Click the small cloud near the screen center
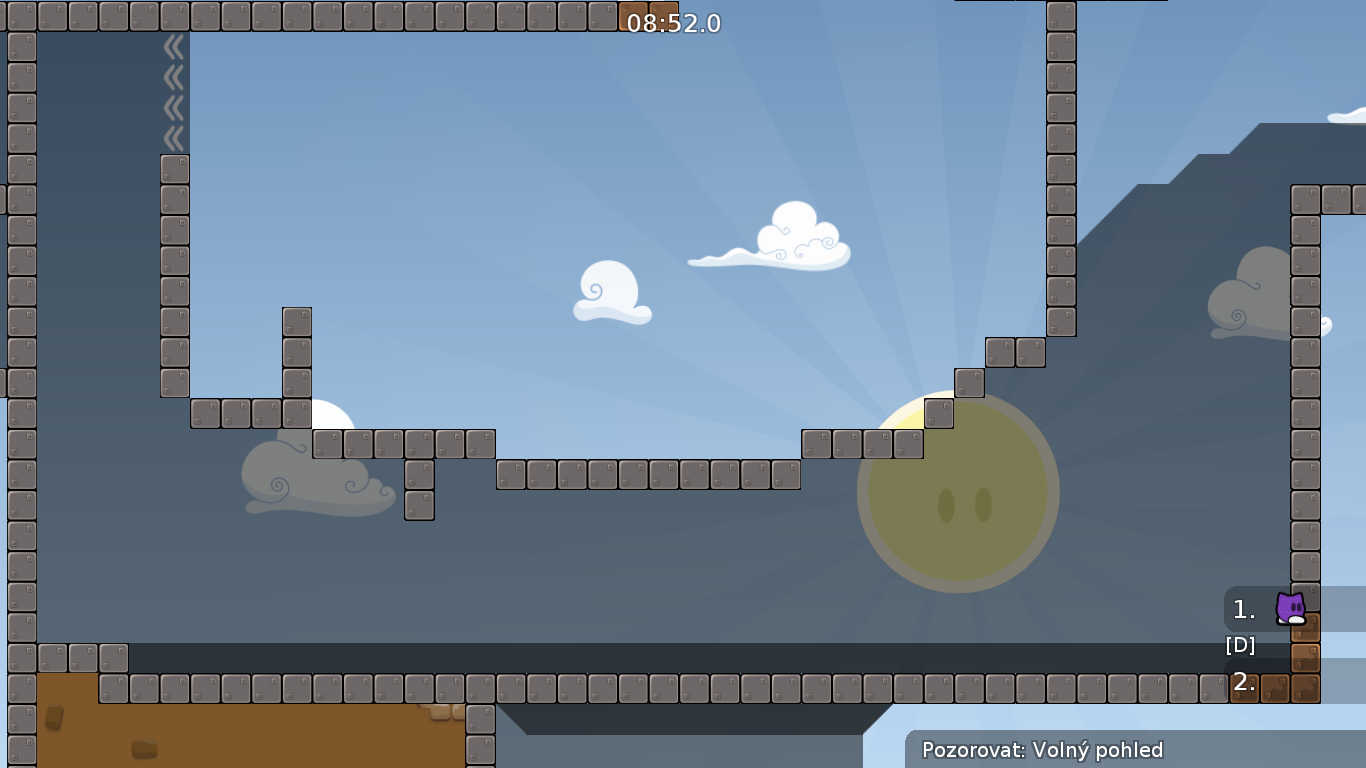1366x768 pixels. (610, 292)
